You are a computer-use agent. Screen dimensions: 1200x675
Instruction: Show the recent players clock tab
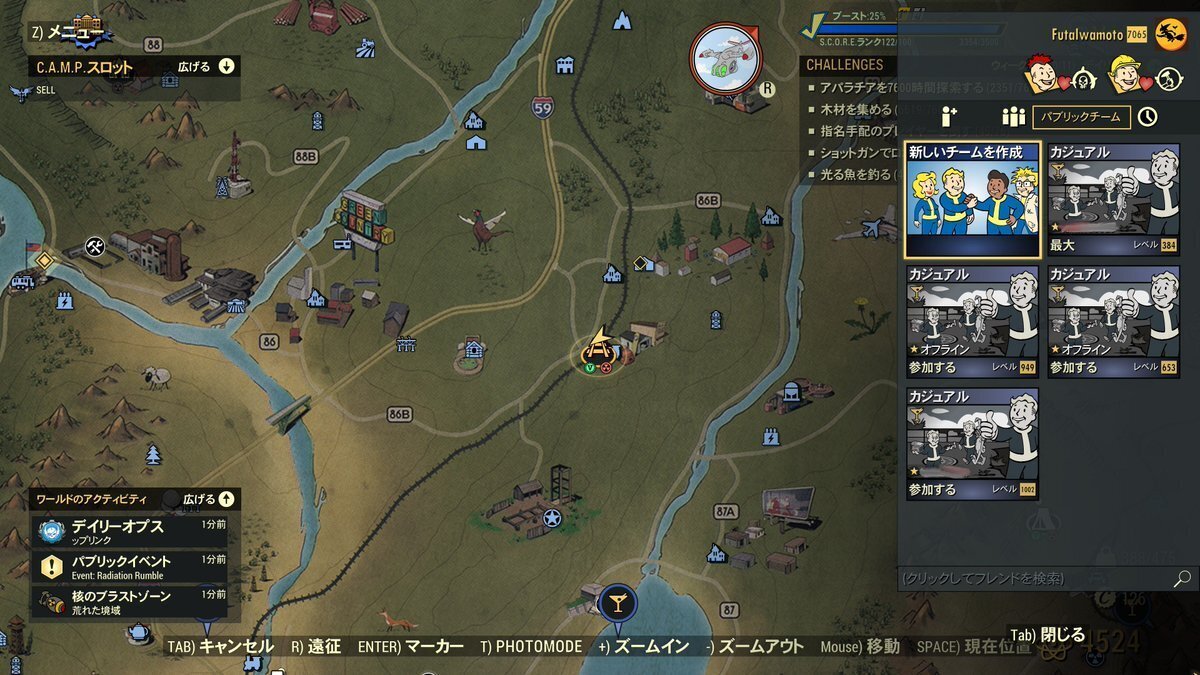(1147, 117)
